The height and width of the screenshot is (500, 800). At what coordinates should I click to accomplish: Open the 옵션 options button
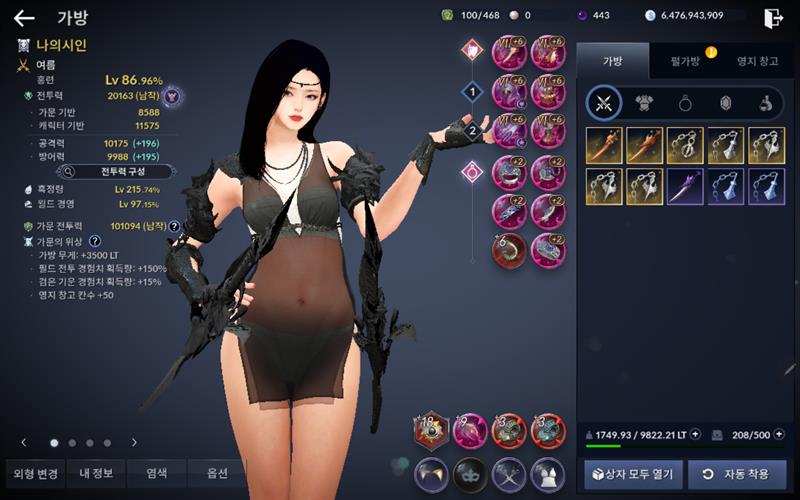pos(217,473)
